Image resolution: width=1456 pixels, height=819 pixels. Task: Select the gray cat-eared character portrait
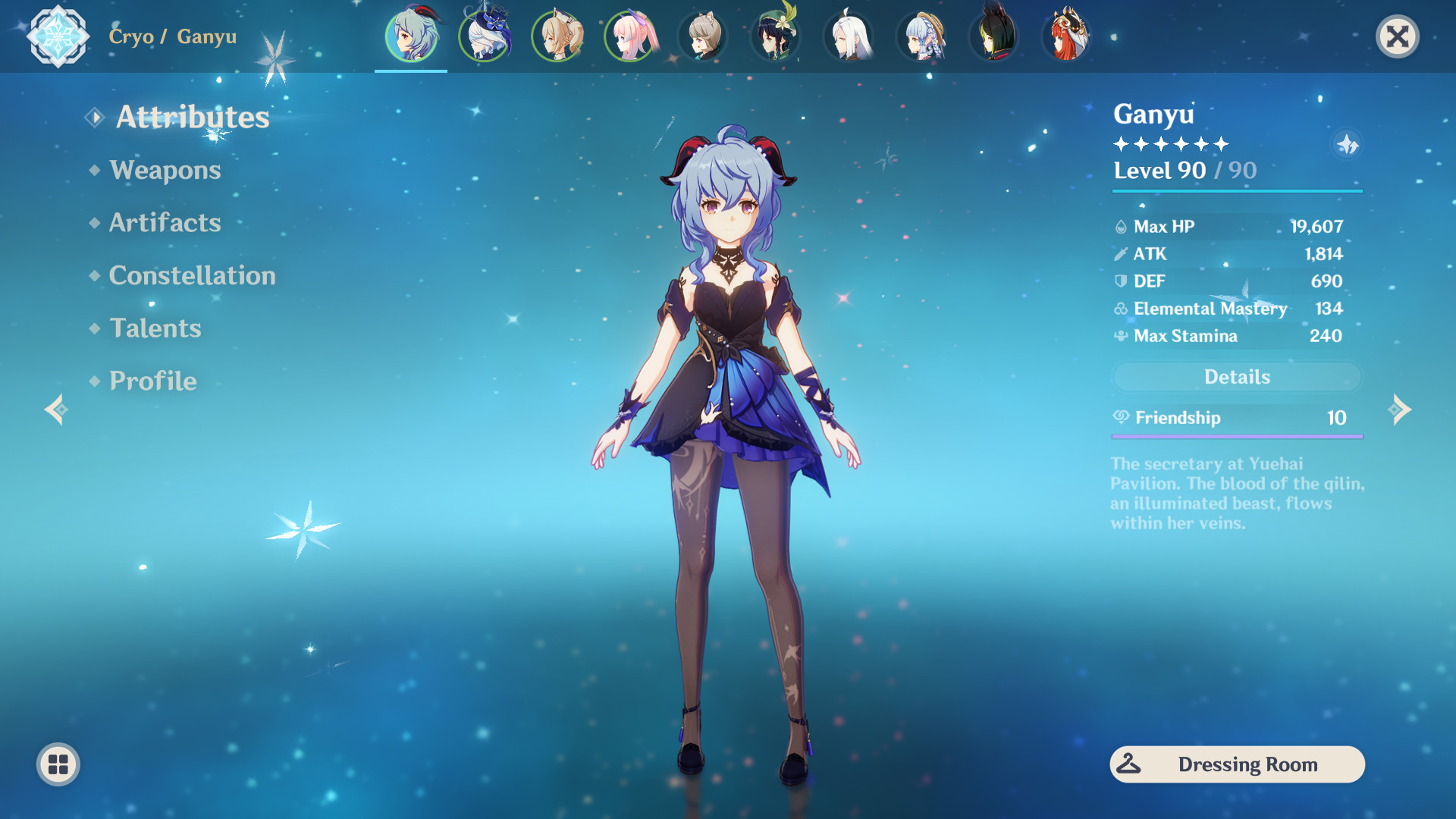point(702,36)
